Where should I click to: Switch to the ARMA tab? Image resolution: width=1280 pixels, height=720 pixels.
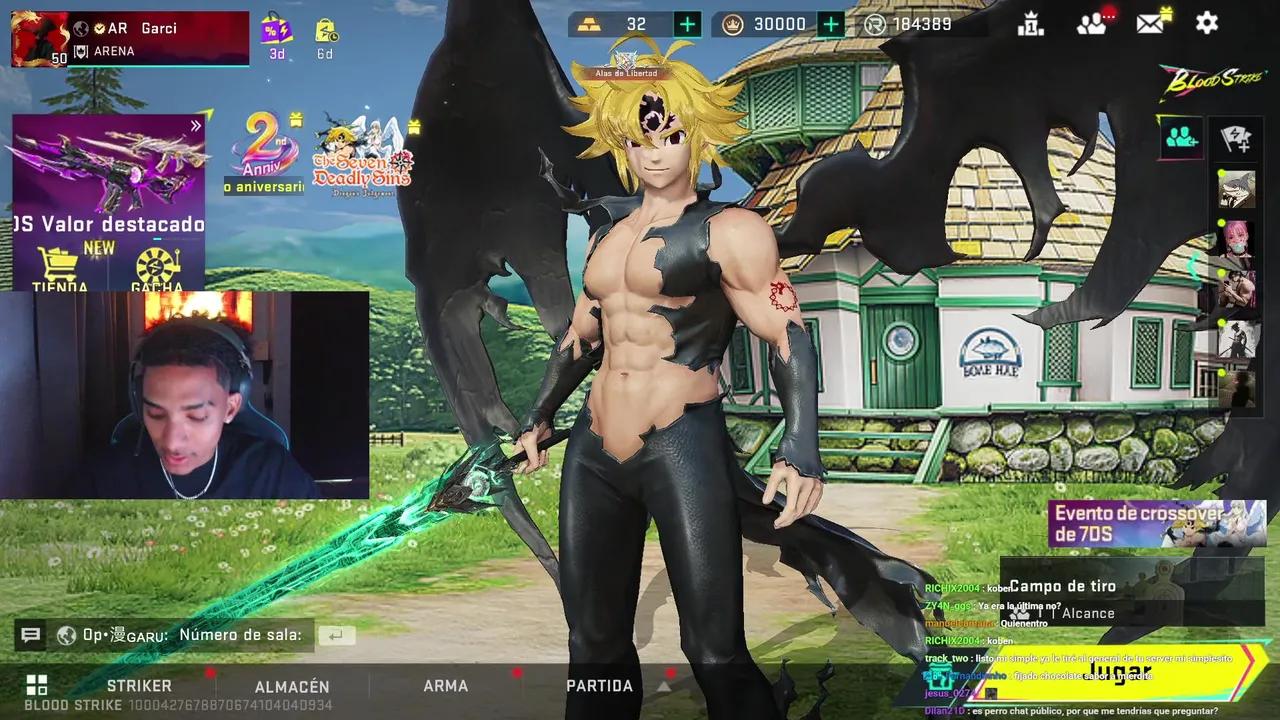point(446,686)
